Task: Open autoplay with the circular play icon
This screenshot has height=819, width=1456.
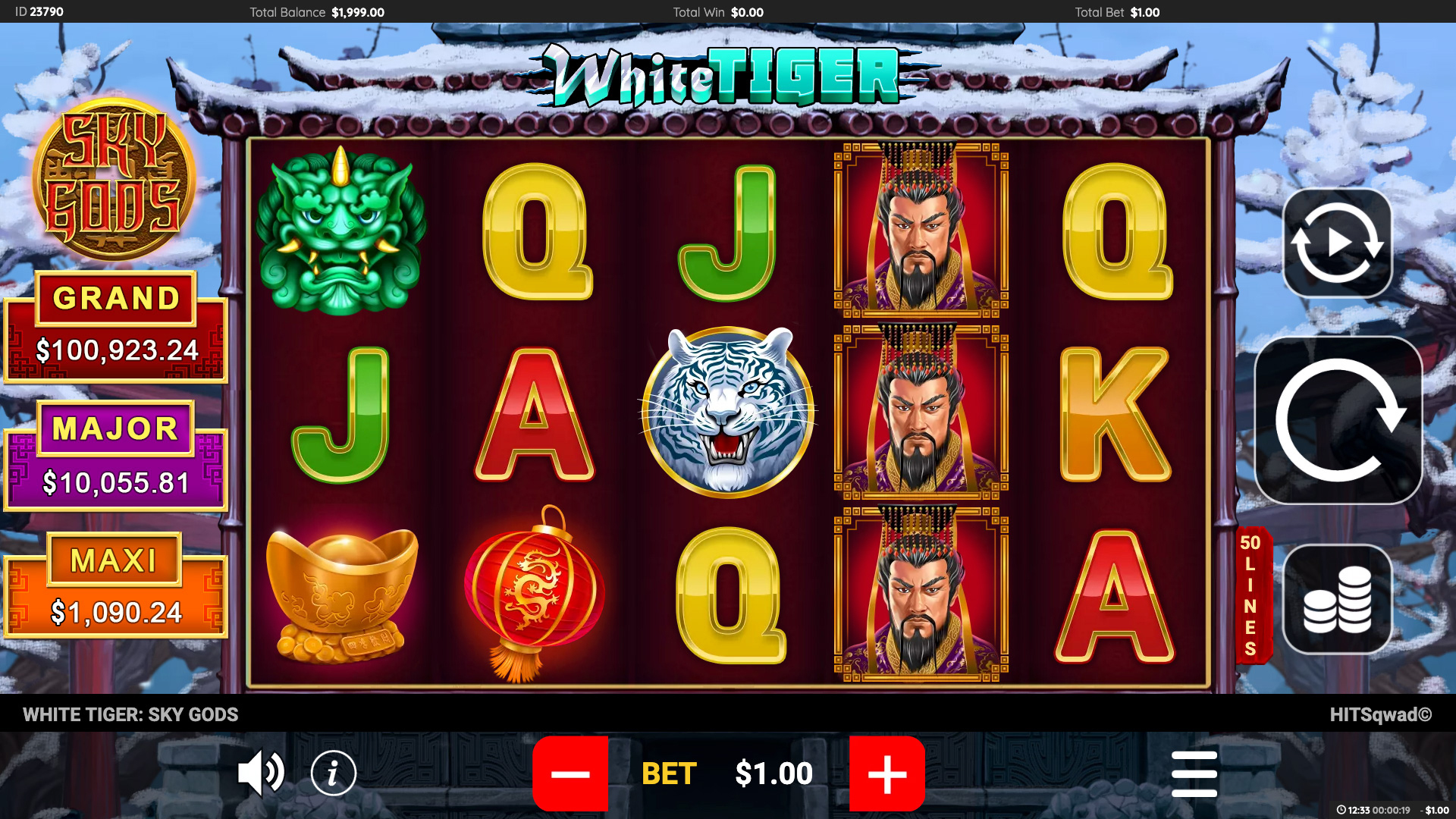Action: click(1337, 241)
